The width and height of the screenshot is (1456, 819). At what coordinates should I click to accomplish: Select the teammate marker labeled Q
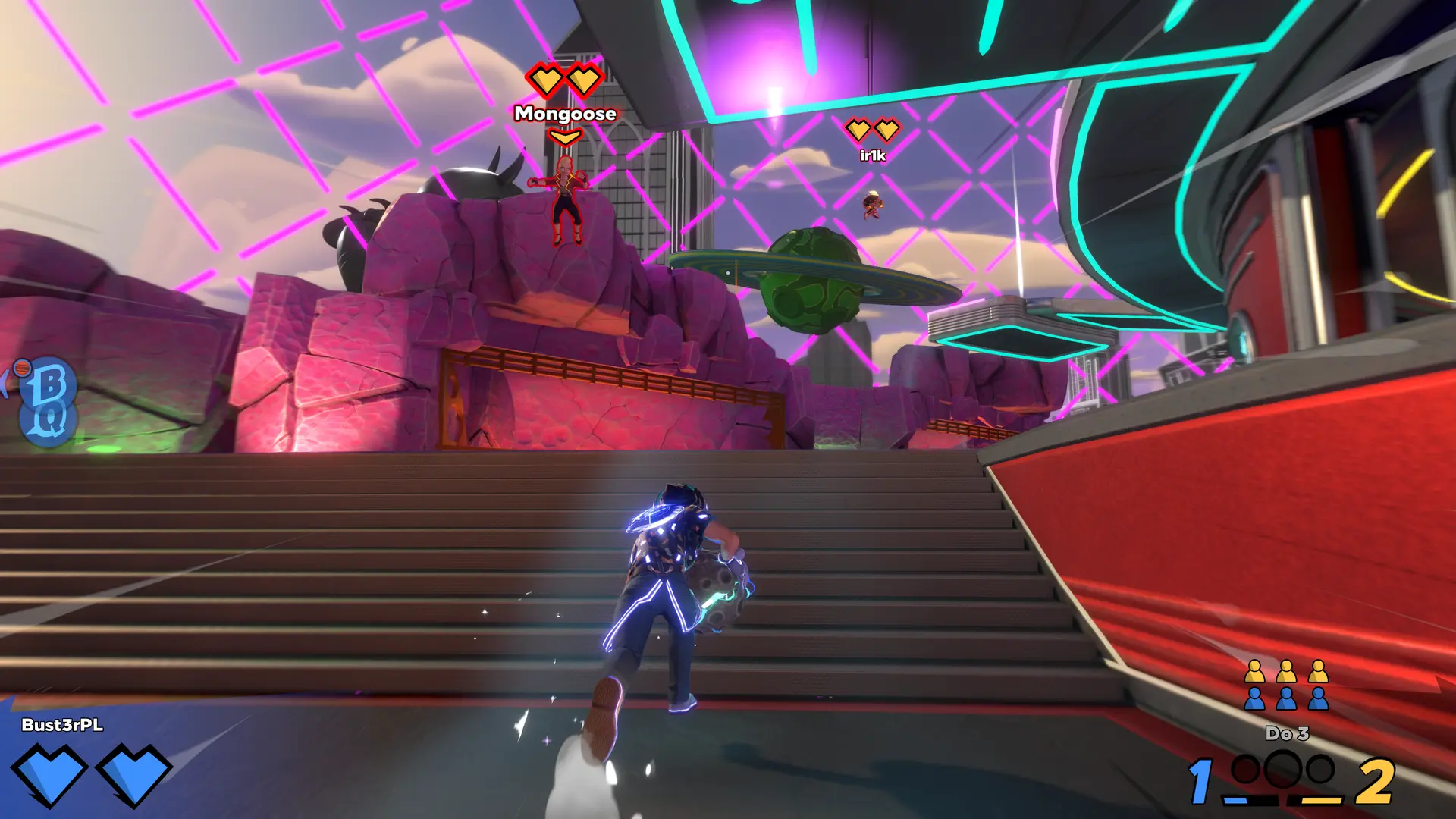click(49, 422)
